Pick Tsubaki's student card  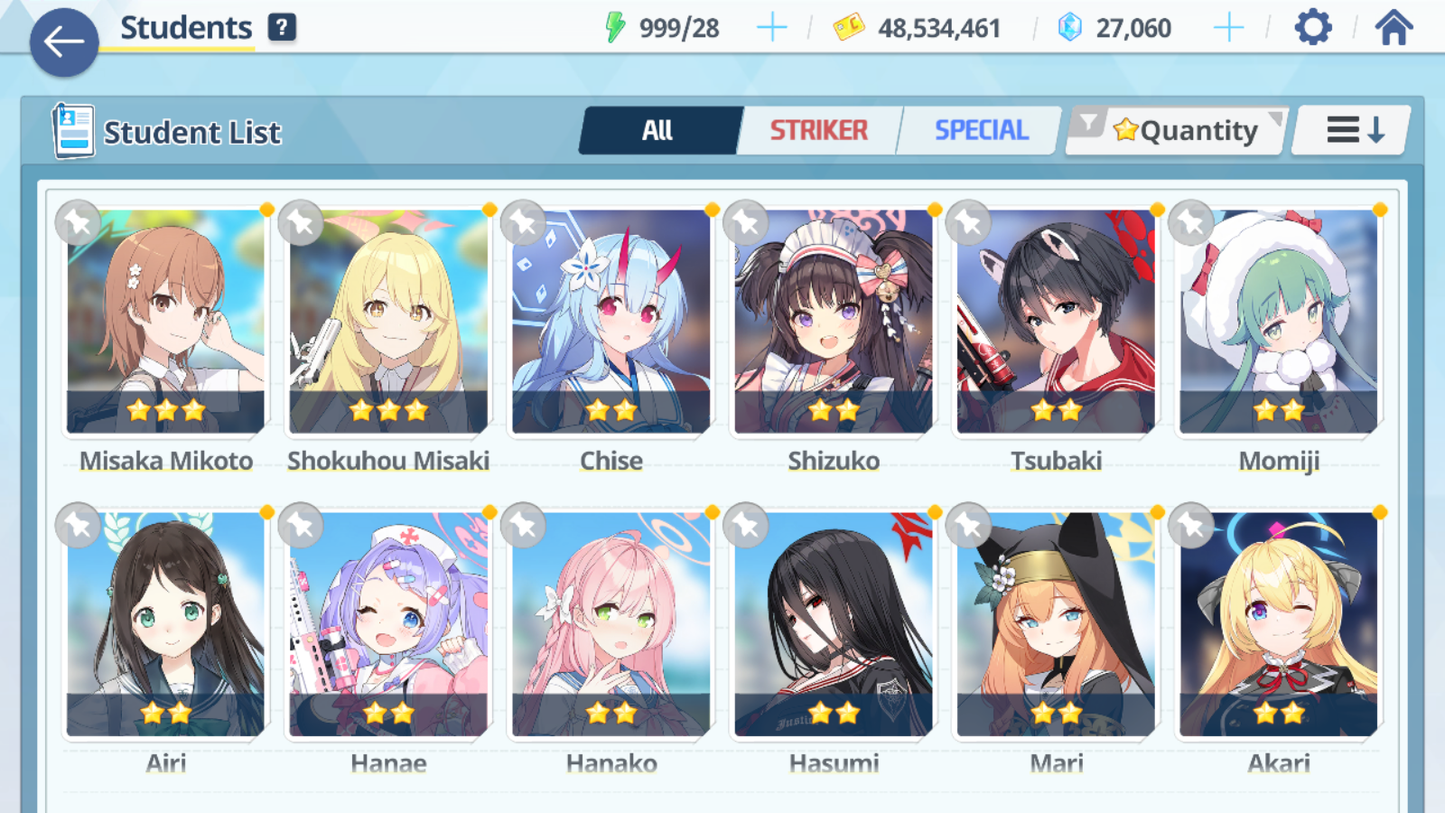pos(1056,322)
